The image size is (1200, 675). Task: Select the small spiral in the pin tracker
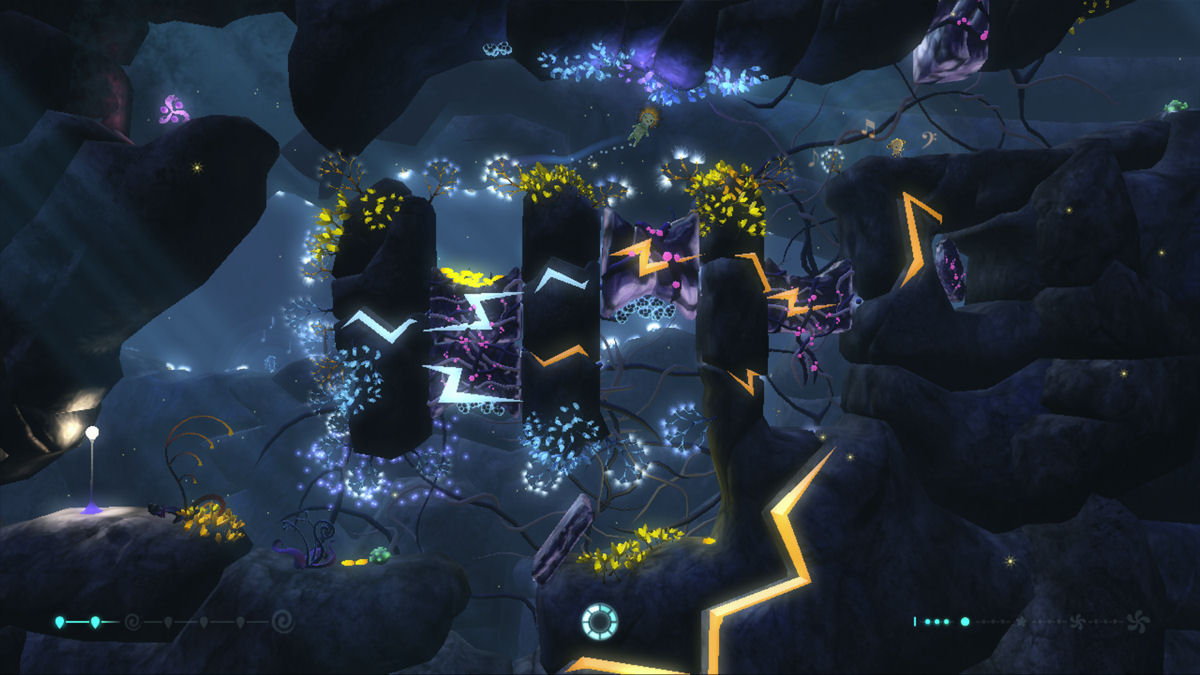[x=131, y=622]
